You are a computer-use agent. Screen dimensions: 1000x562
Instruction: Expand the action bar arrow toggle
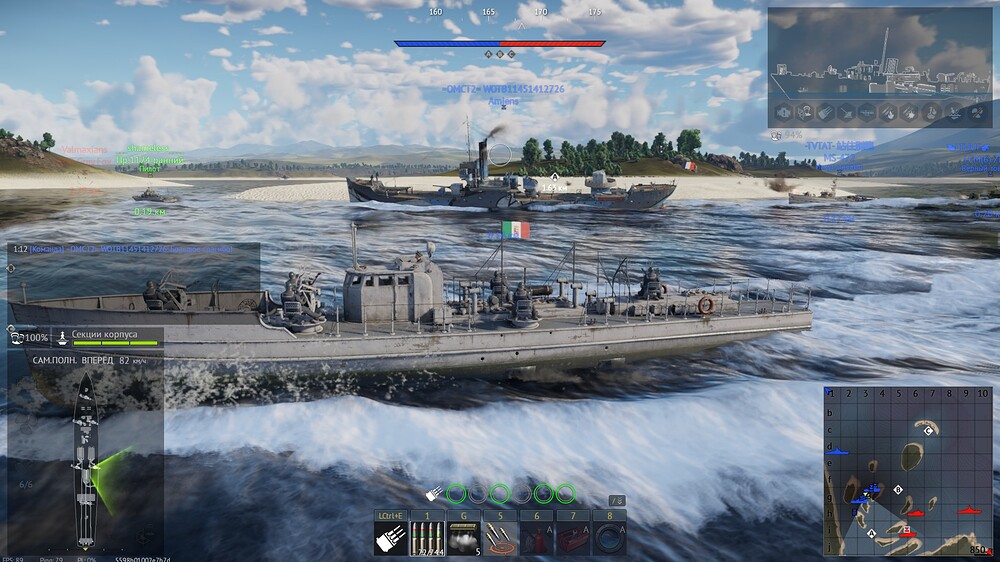coord(618,500)
